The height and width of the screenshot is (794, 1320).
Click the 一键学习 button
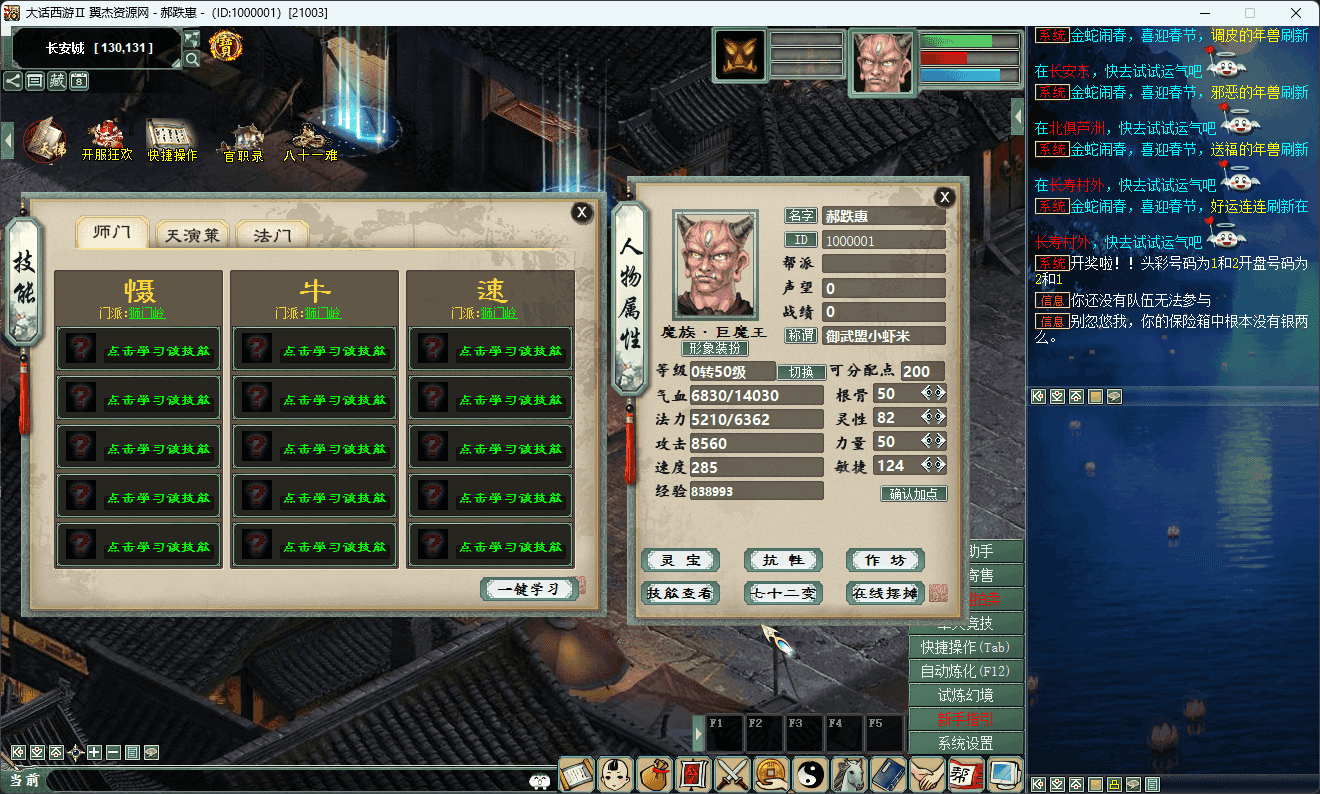(x=529, y=589)
